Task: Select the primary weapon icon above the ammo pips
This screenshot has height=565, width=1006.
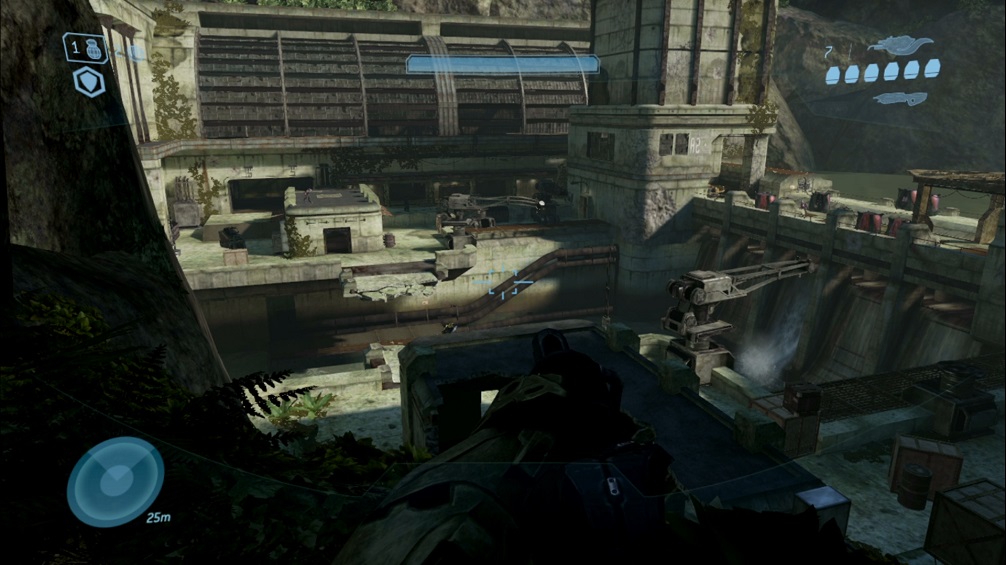Action: [x=900, y=45]
